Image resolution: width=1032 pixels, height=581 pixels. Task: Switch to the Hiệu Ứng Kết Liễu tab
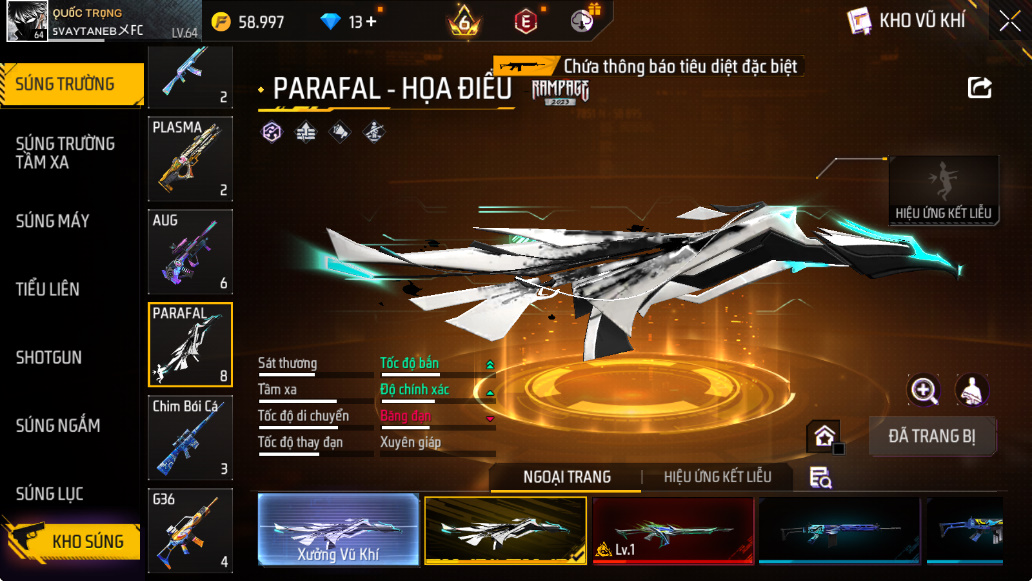click(x=717, y=477)
